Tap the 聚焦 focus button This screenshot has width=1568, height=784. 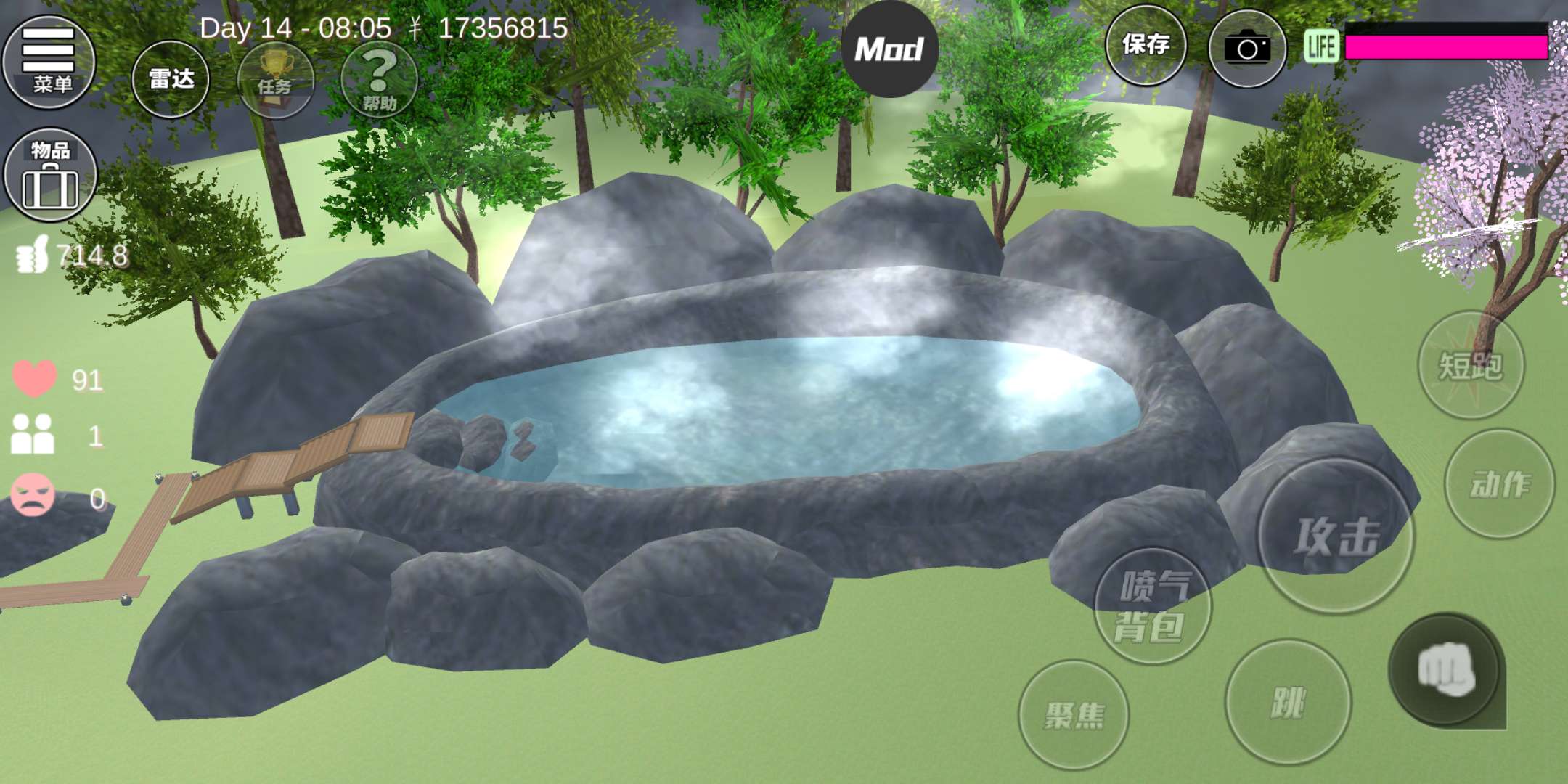tap(1074, 715)
